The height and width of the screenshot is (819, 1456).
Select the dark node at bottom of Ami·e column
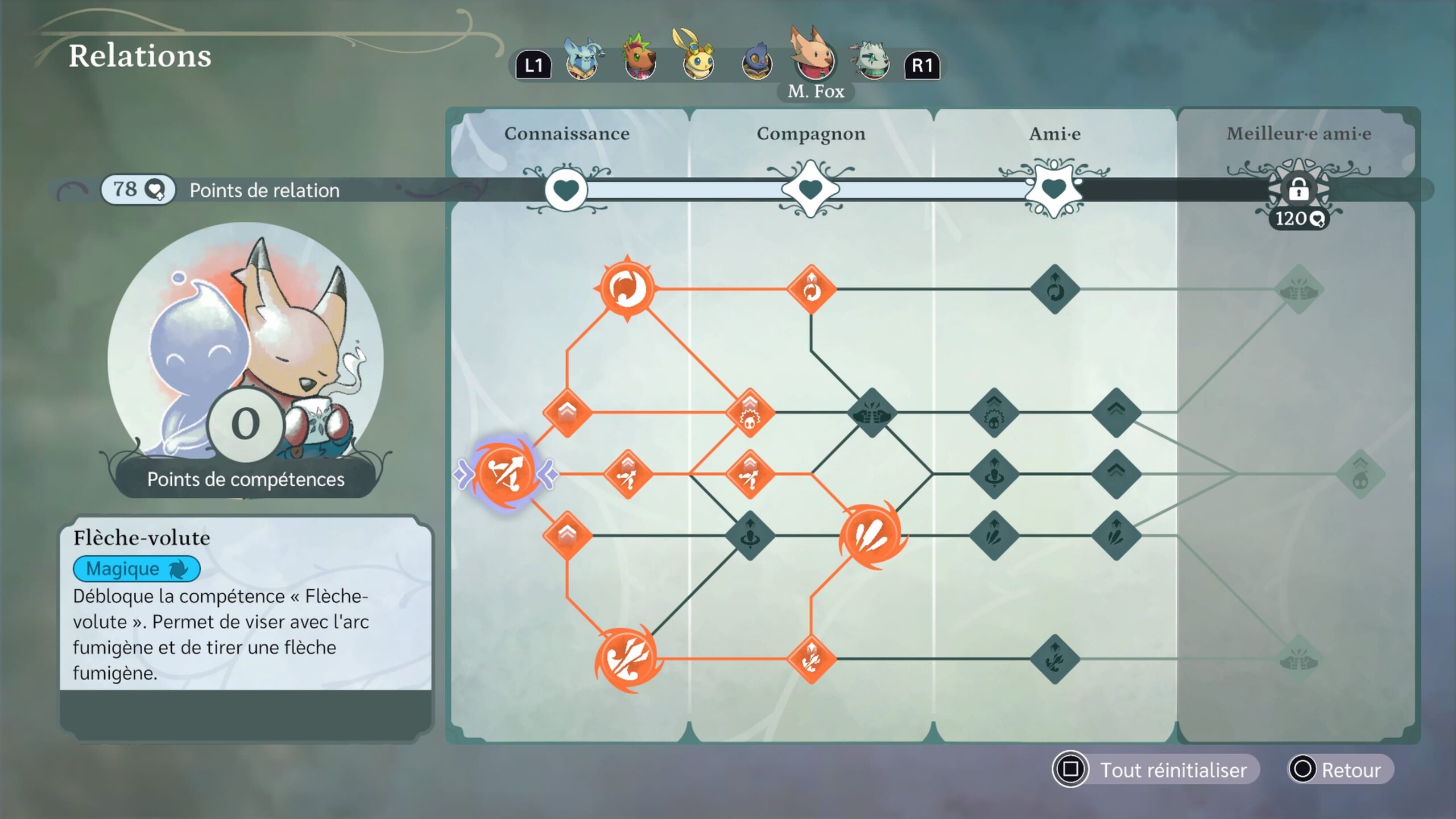(x=1055, y=659)
